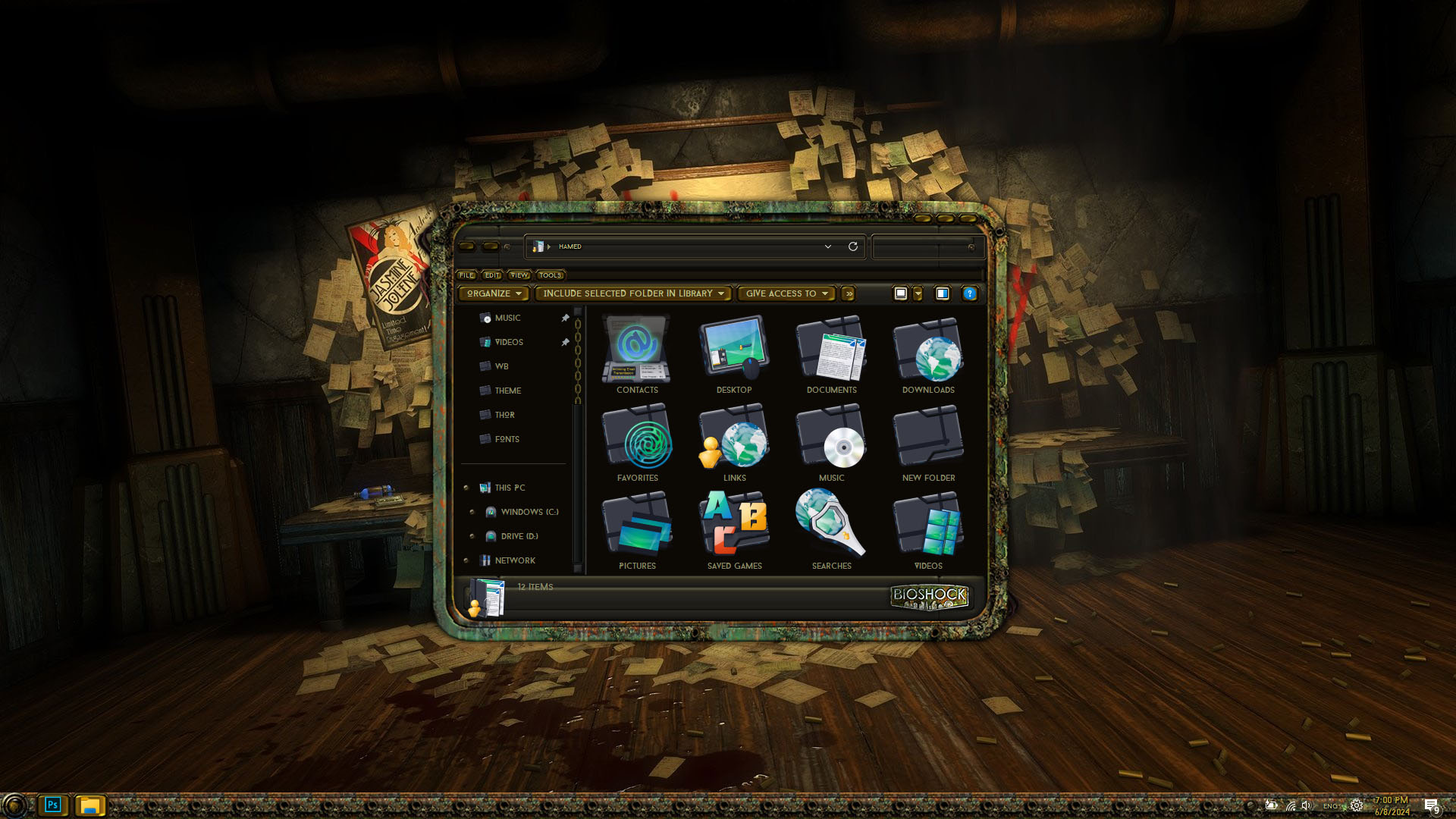Image resolution: width=1456 pixels, height=819 pixels.
Task: Open the Give Access To dropdown
Action: 786,293
